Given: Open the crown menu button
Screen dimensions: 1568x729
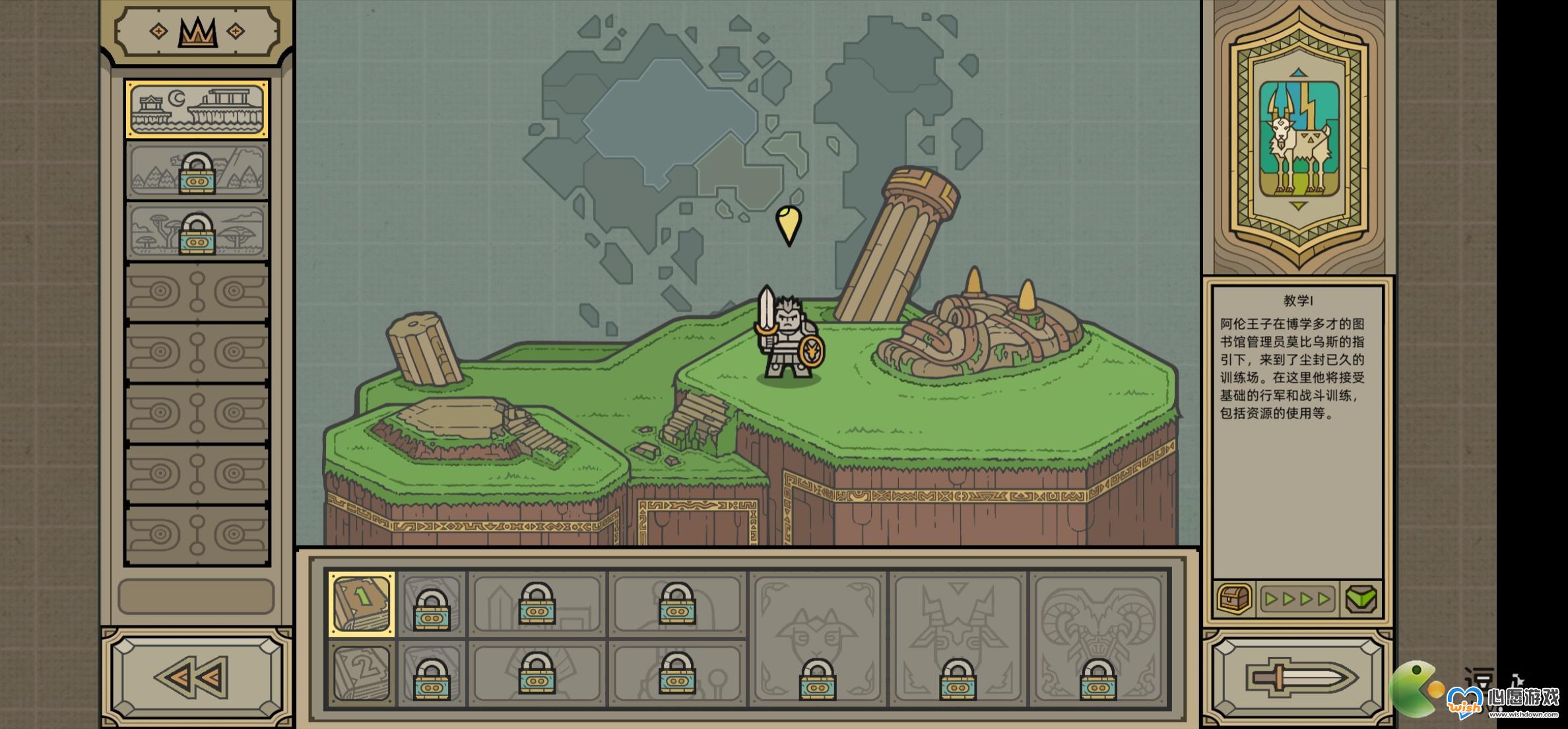Looking at the screenshot, I should (197, 32).
